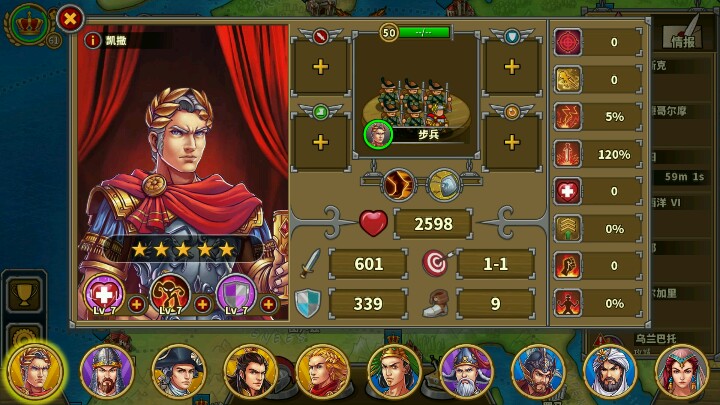Select the red-haired female general portrait
The height and width of the screenshot is (405, 720).
682,370
